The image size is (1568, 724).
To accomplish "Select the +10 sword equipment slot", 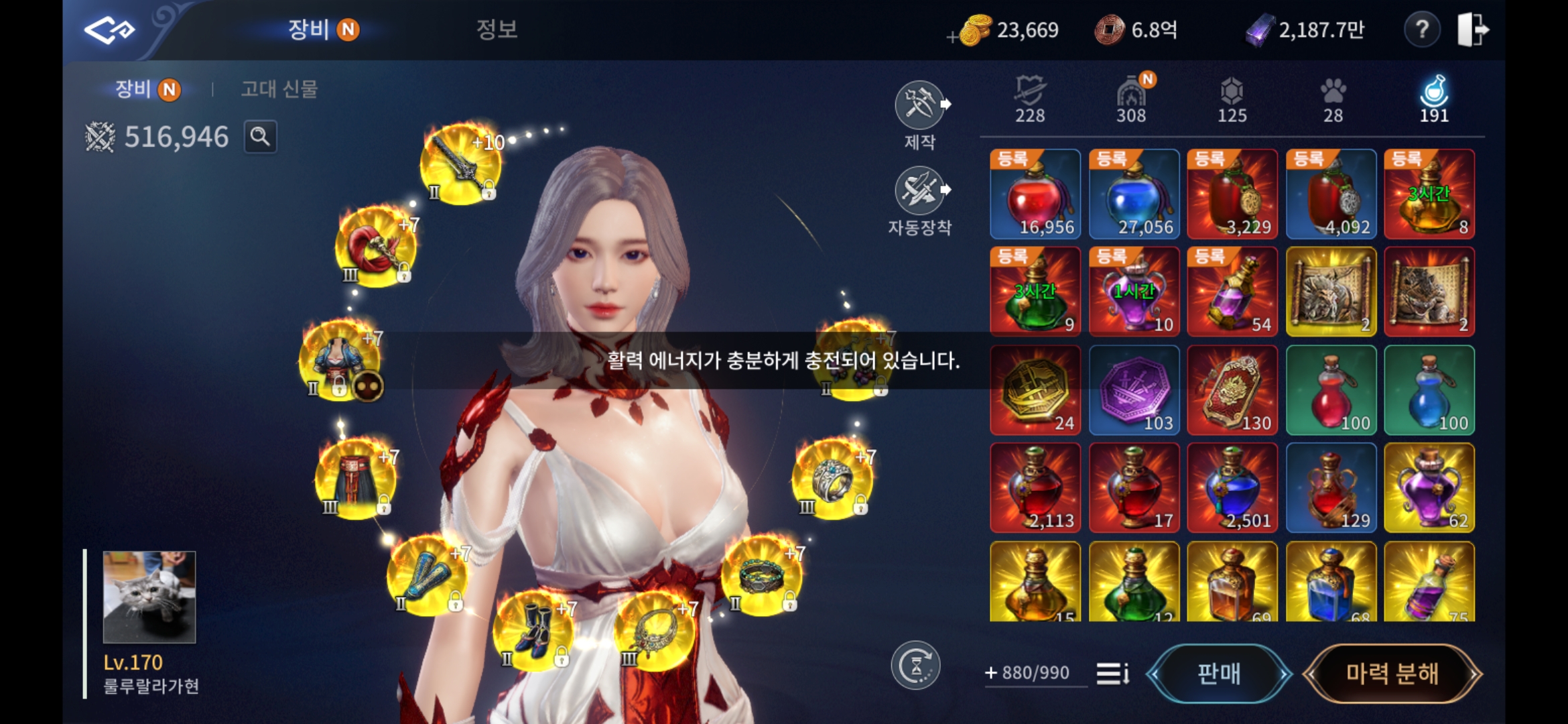I will [x=460, y=164].
